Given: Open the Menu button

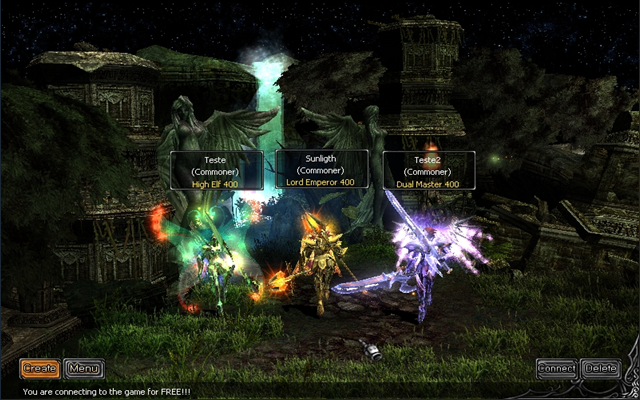Looking at the screenshot, I should coord(85,368).
